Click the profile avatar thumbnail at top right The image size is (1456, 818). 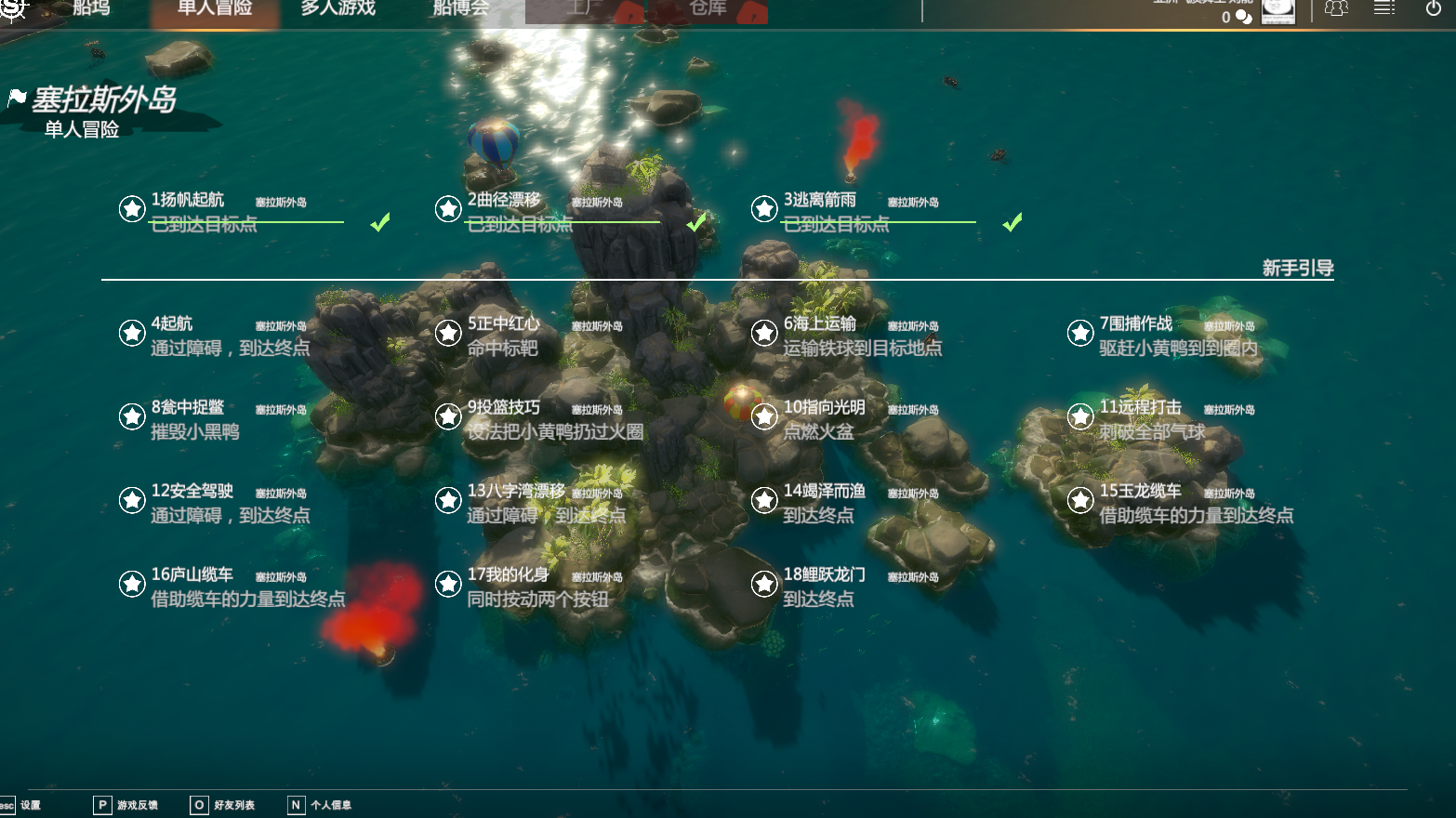click(x=1278, y=12)
